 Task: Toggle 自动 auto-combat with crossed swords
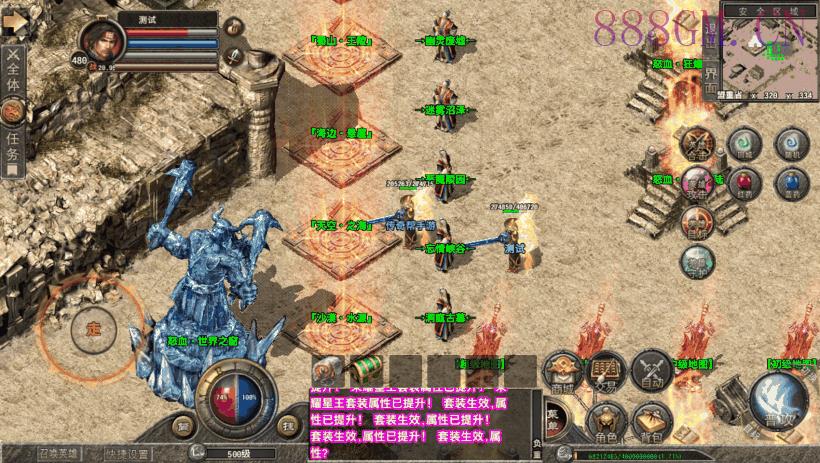coord(651,372)
